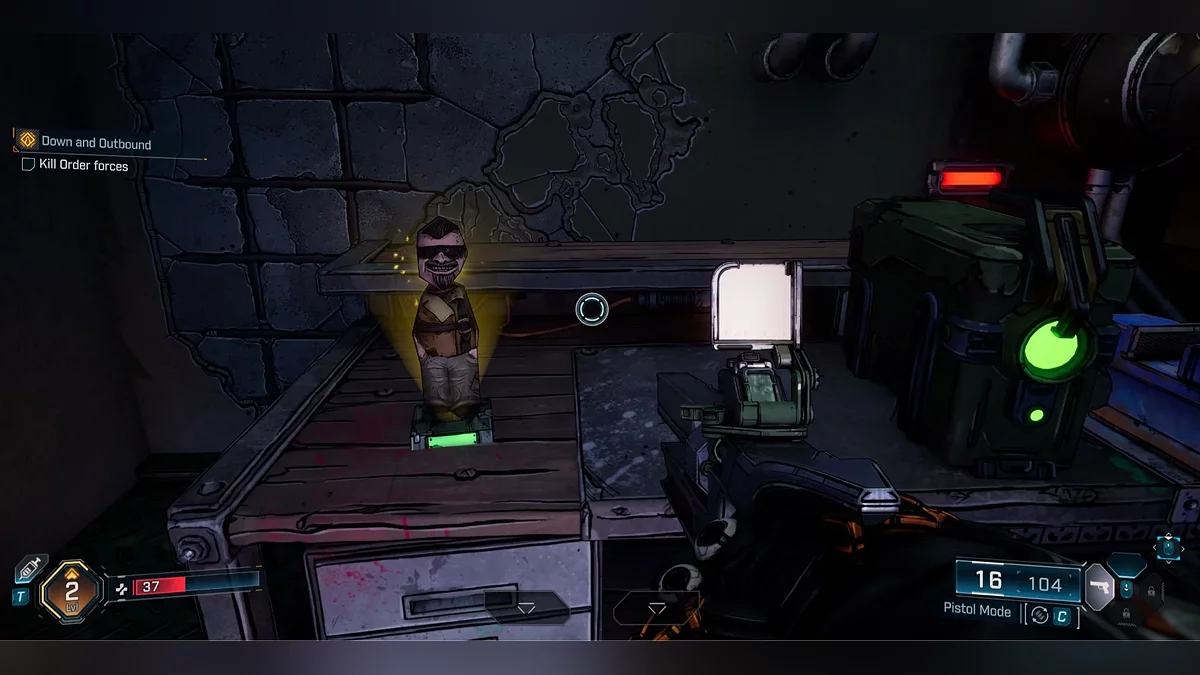Choose the empty top weapon slot

pos(1126,563)
